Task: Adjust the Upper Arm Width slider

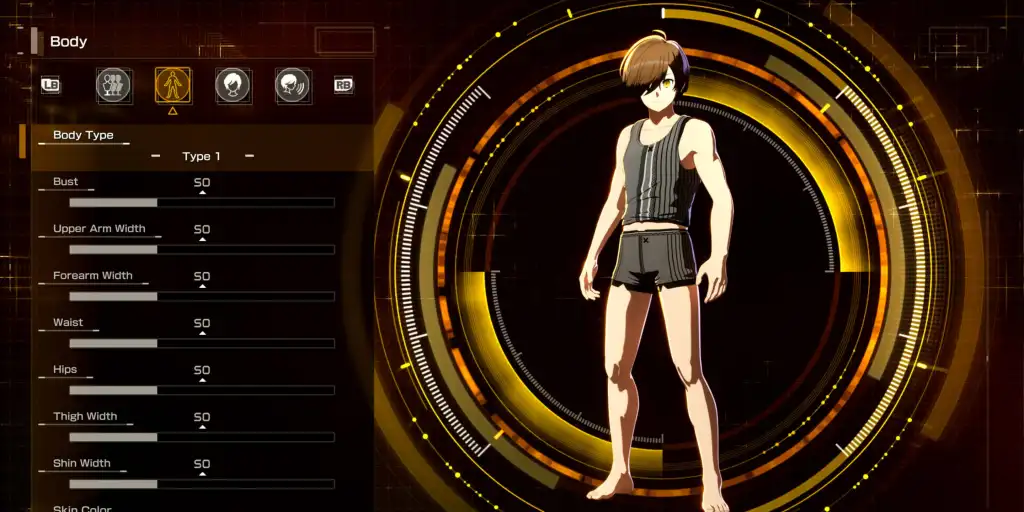Action: coord(201,249)
